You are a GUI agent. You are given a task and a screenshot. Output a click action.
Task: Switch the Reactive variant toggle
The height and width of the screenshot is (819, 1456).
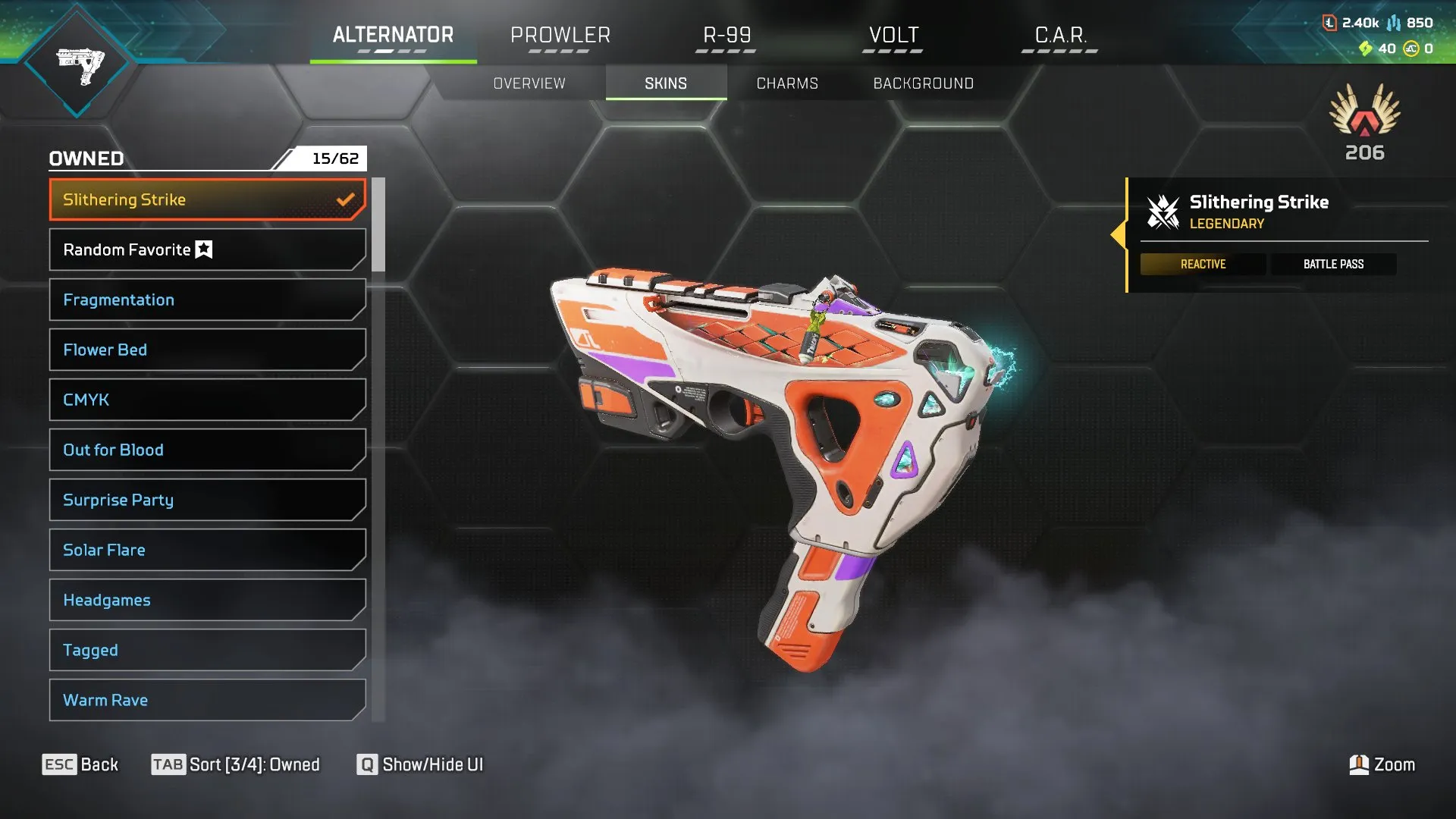(x=1203, y=264)
